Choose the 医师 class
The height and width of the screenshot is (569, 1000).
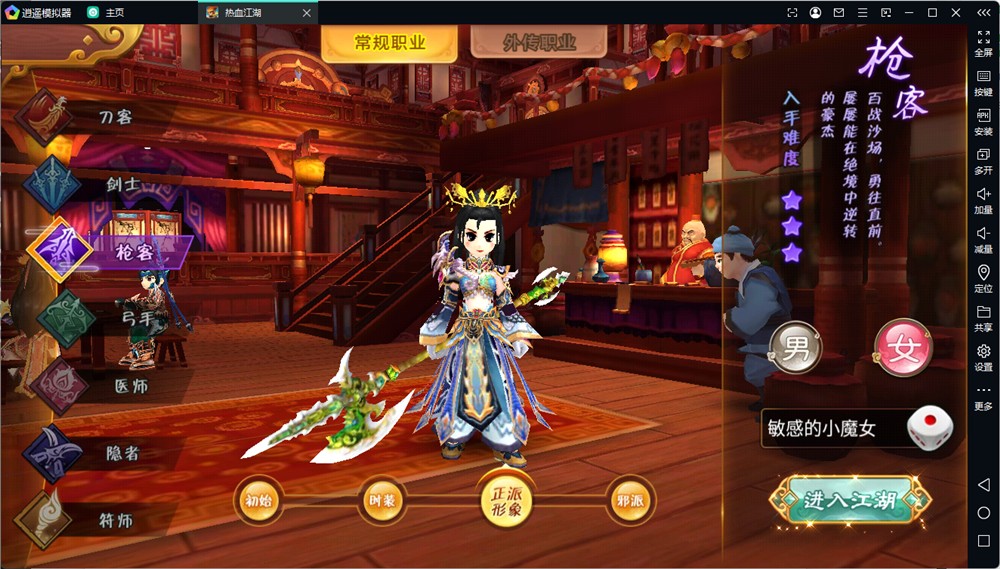[126, 386]
